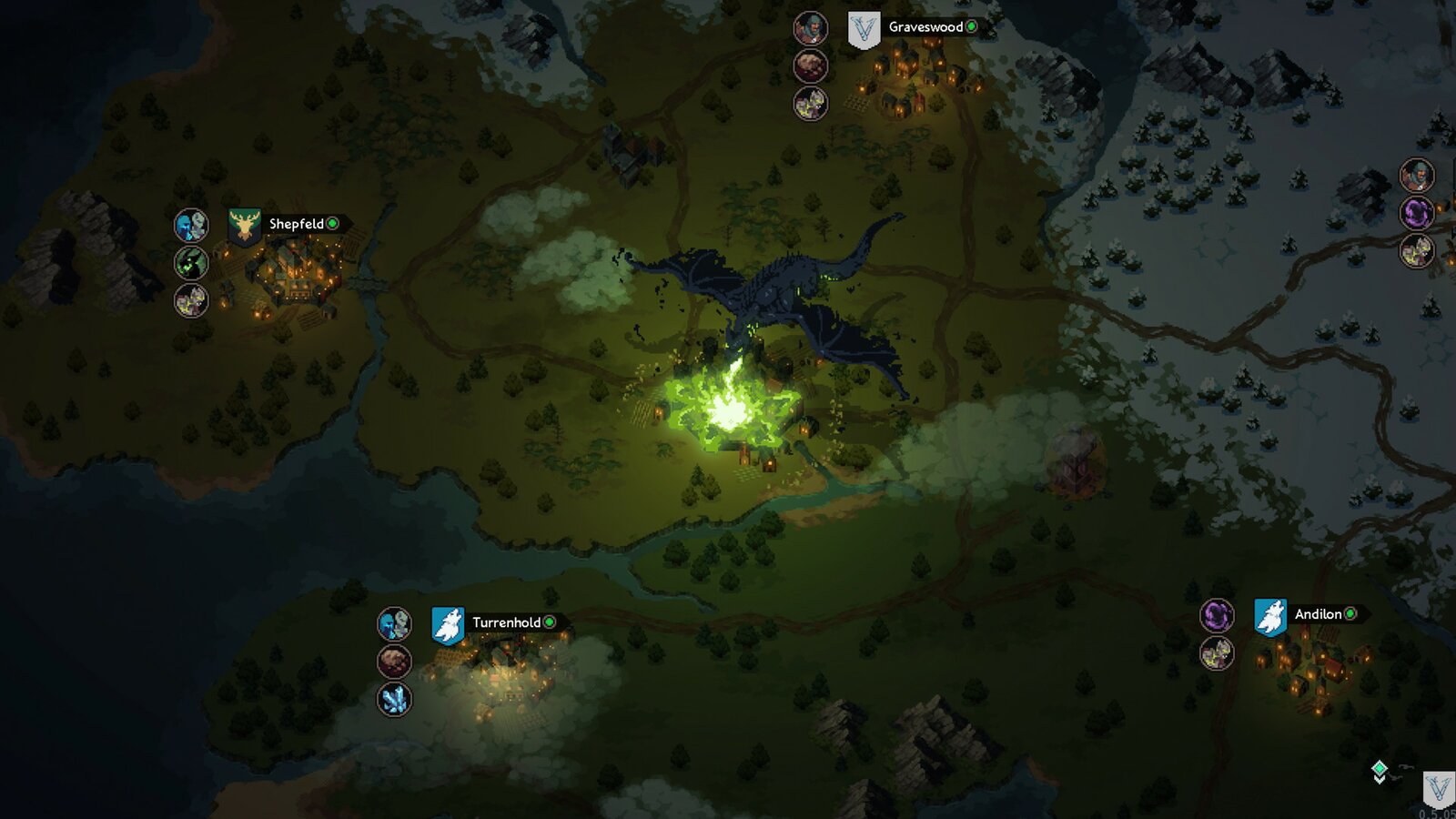This screenshot has width=1456, height=819.
Task: Select the blue ghostly figures icon beside Shepfeld
Action: 191,225
